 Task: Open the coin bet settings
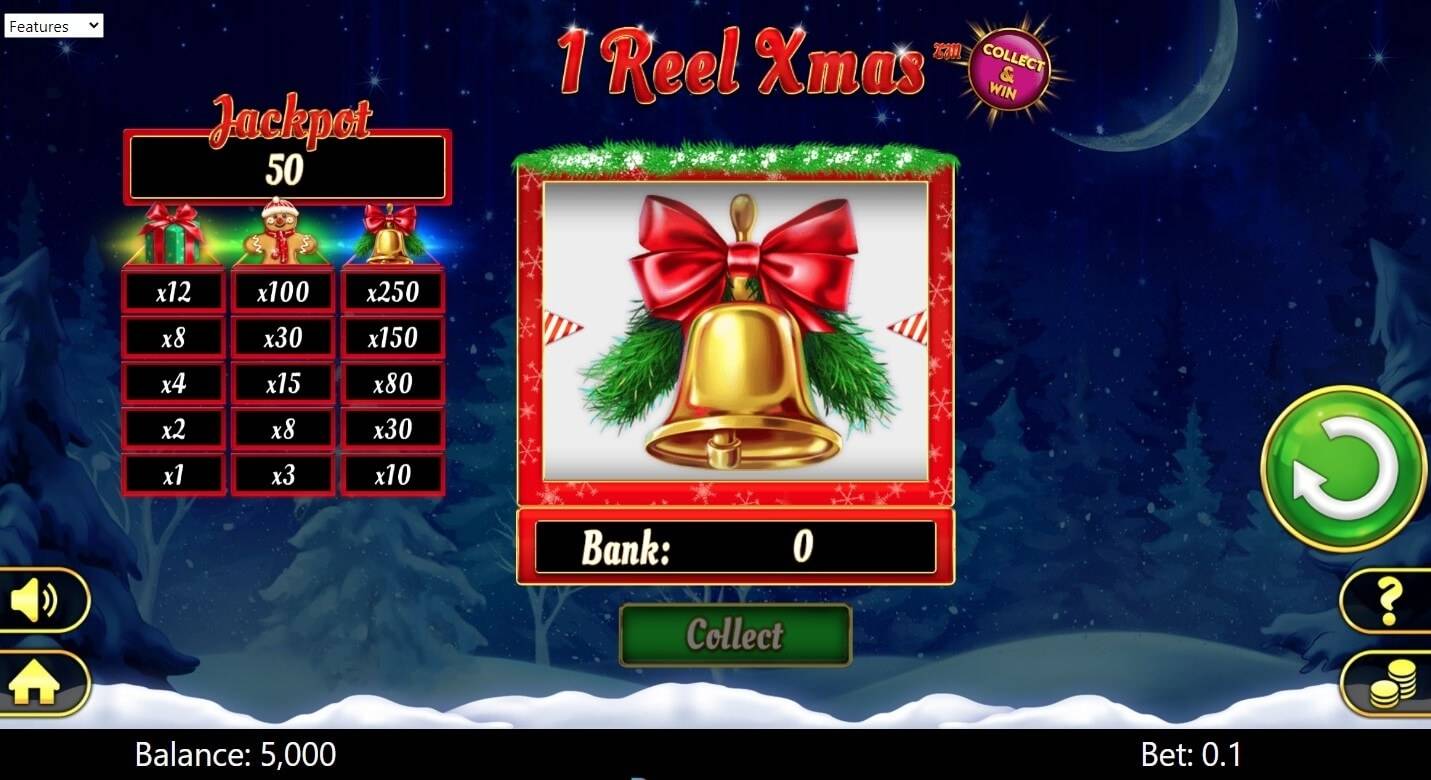coord(1391,684)
